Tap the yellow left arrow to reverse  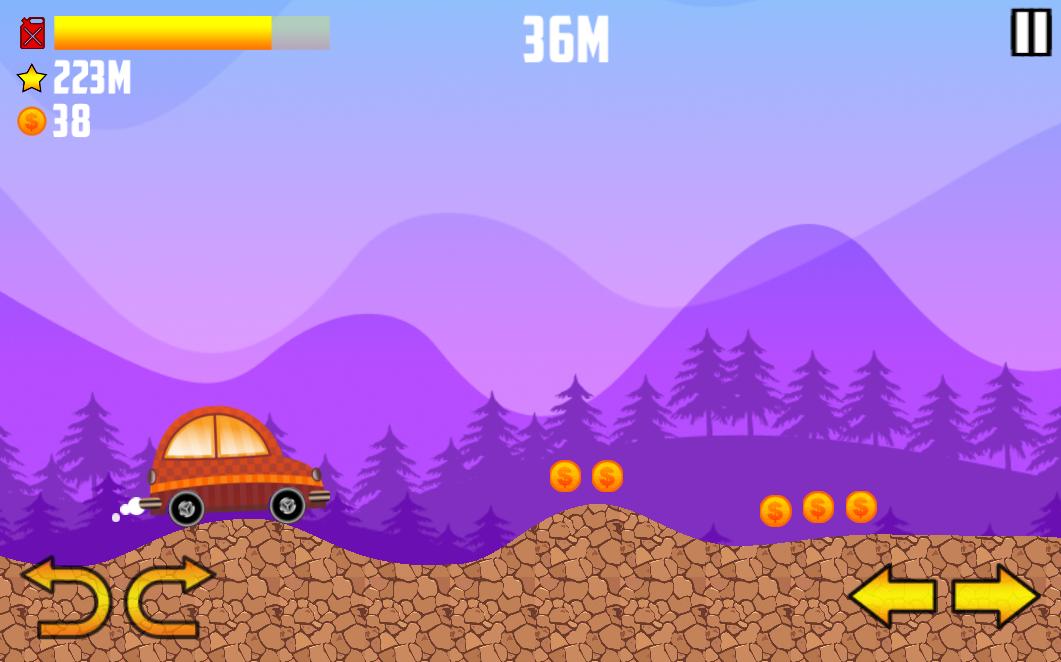click(x=892, y=596)
